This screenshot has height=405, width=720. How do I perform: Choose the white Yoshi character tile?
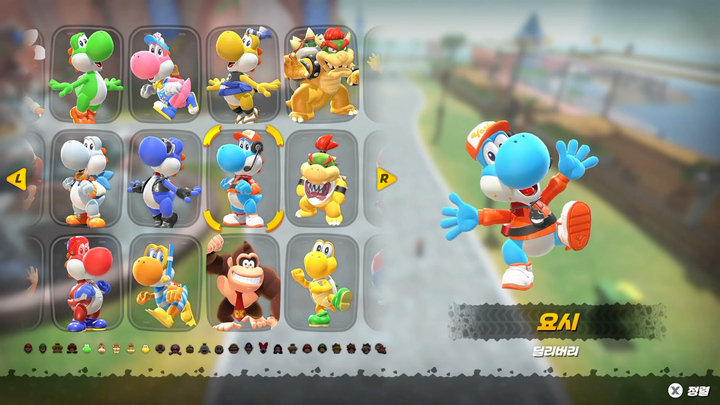coord(87,178)
